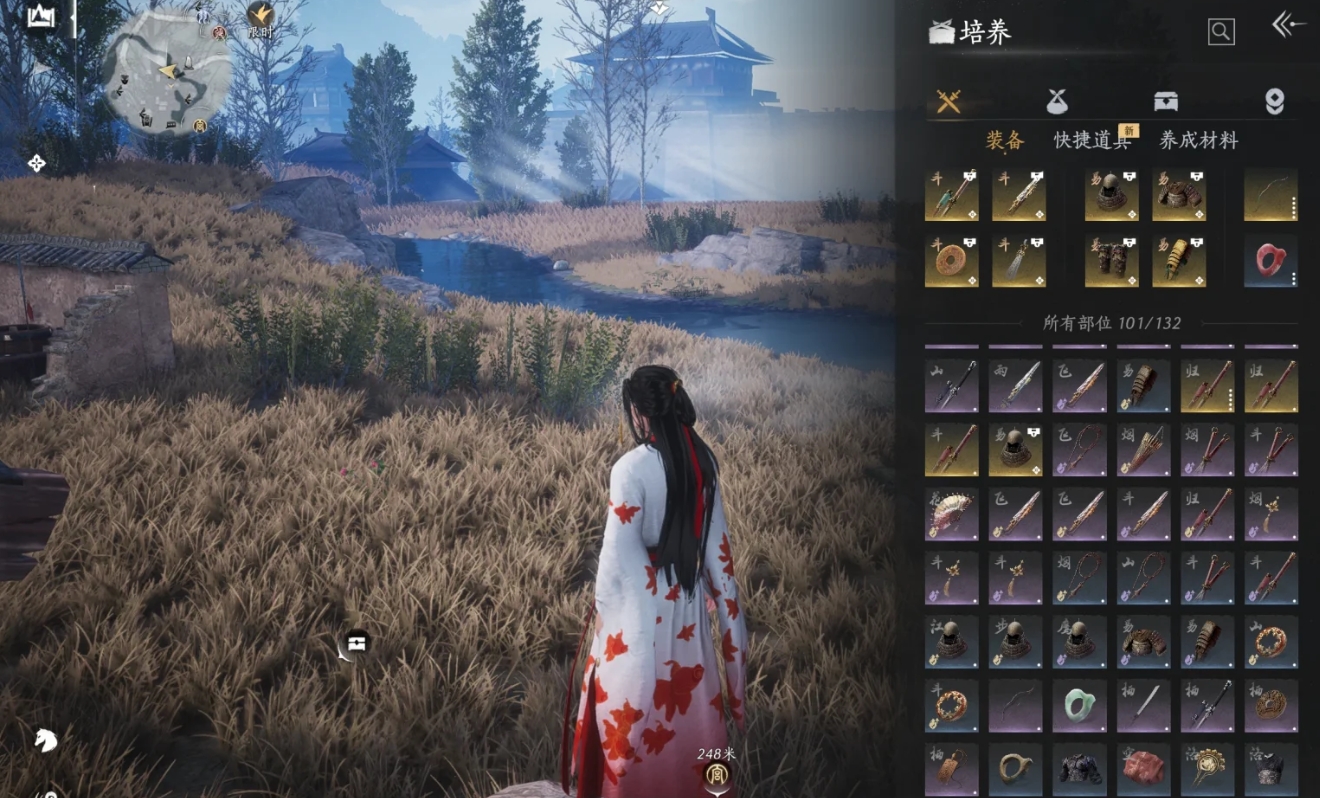Select the equipped helmet slot
This screenshot has height=798, width=1320.
pyautogui.click(x=1111, y=195)
